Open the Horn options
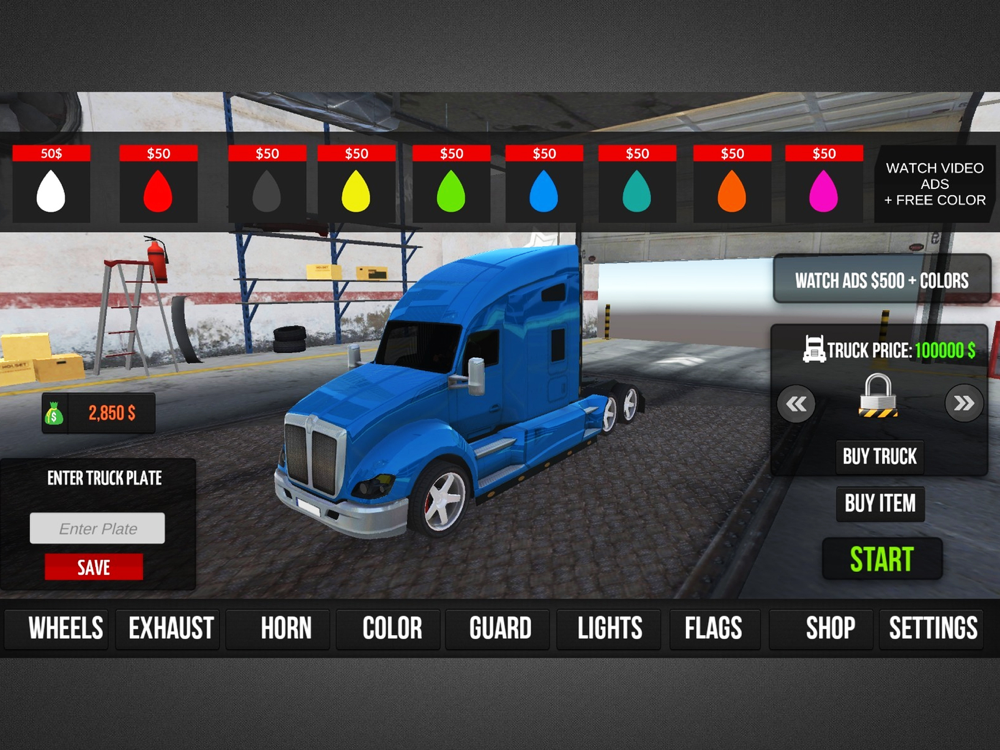Viewport: 1000px width, 750px height. coord(286,628)
